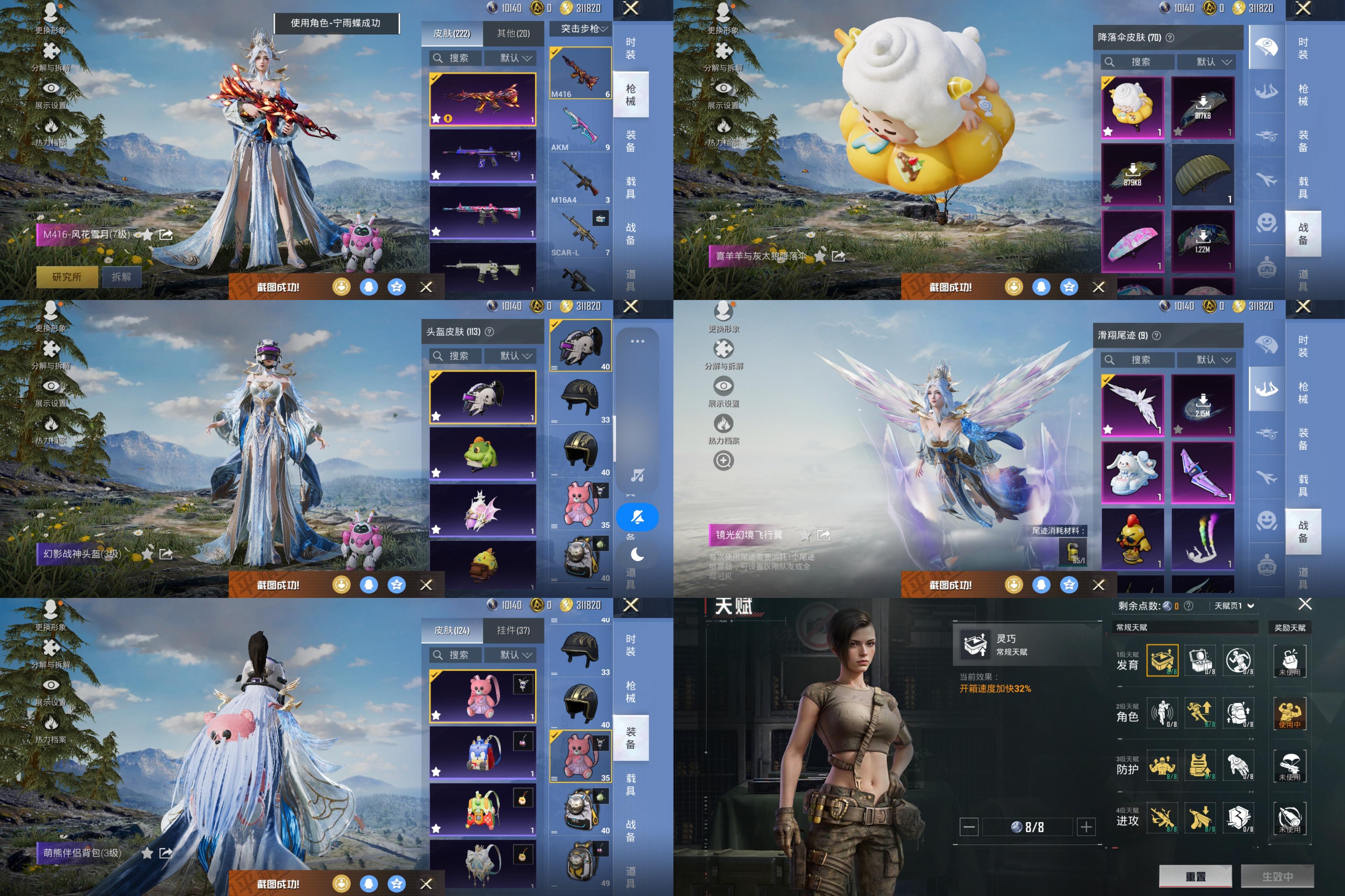Viewport: 1345px width, 896px height.
Task: Select the white bunny glide trail
Action: coord(1132,472)
